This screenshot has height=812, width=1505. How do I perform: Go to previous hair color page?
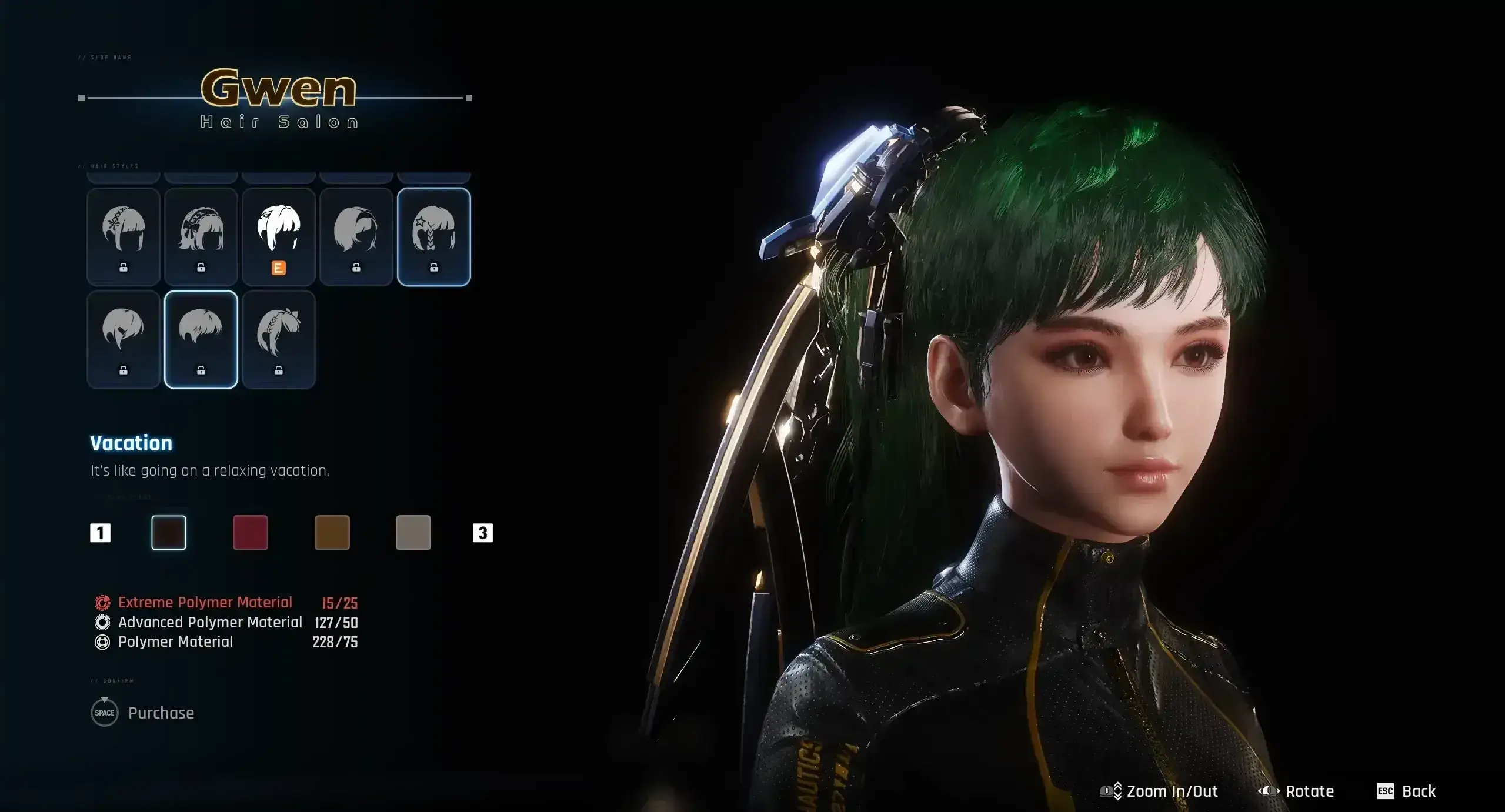tap(100, 533)
